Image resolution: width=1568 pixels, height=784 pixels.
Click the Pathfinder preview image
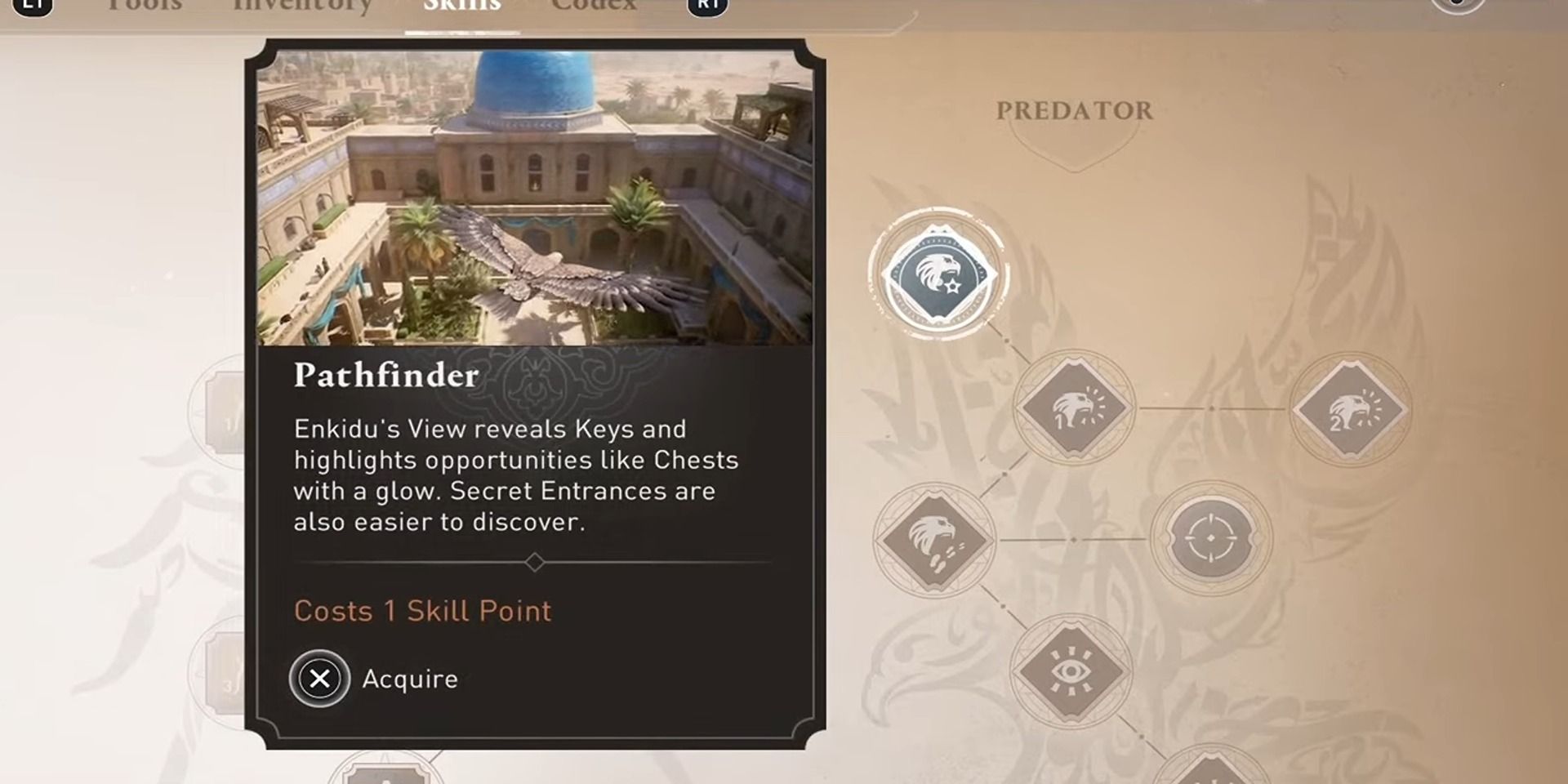coord(535,196)
